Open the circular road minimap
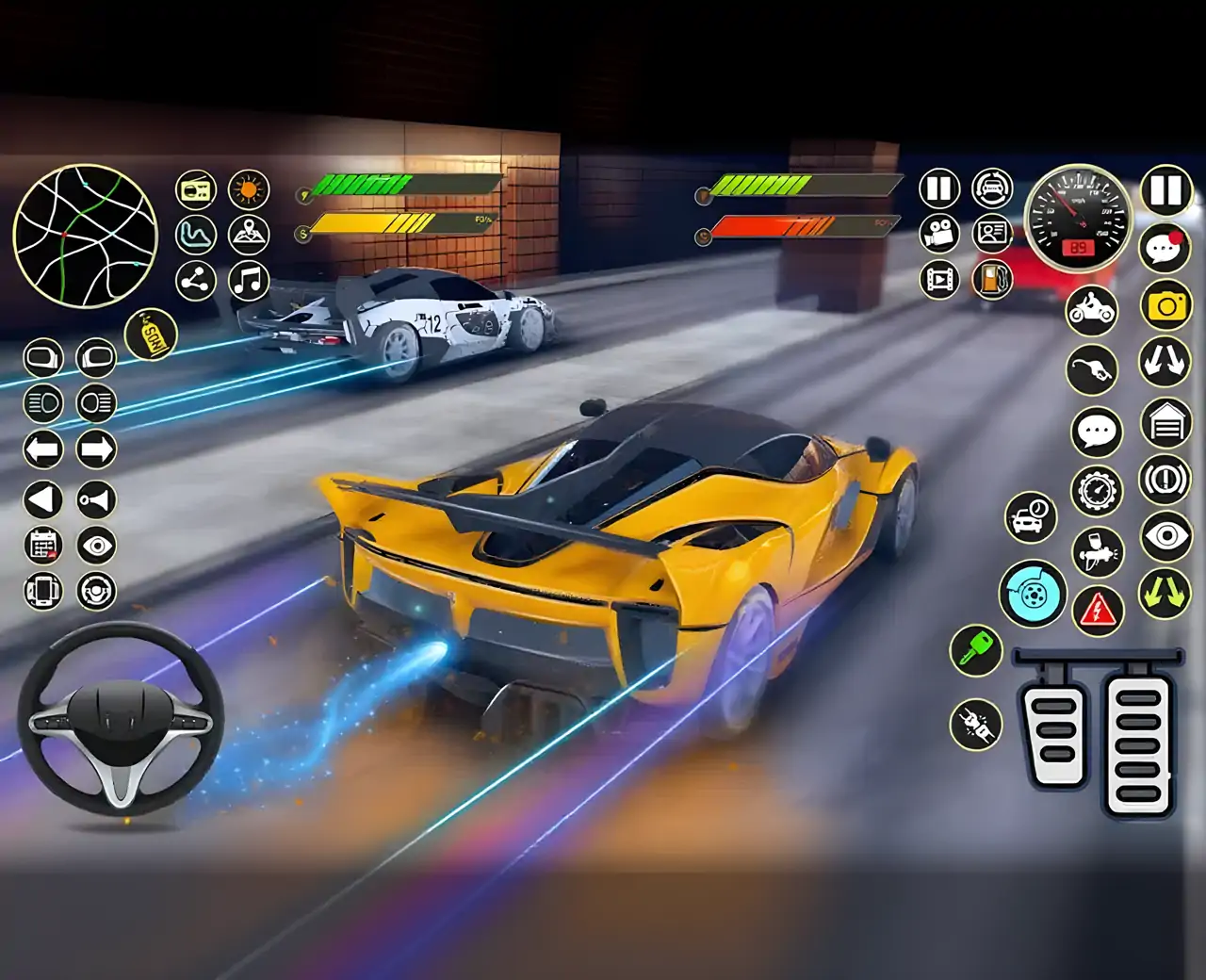The height and width of the screenshot is (980, 1206). coord(85,236)
